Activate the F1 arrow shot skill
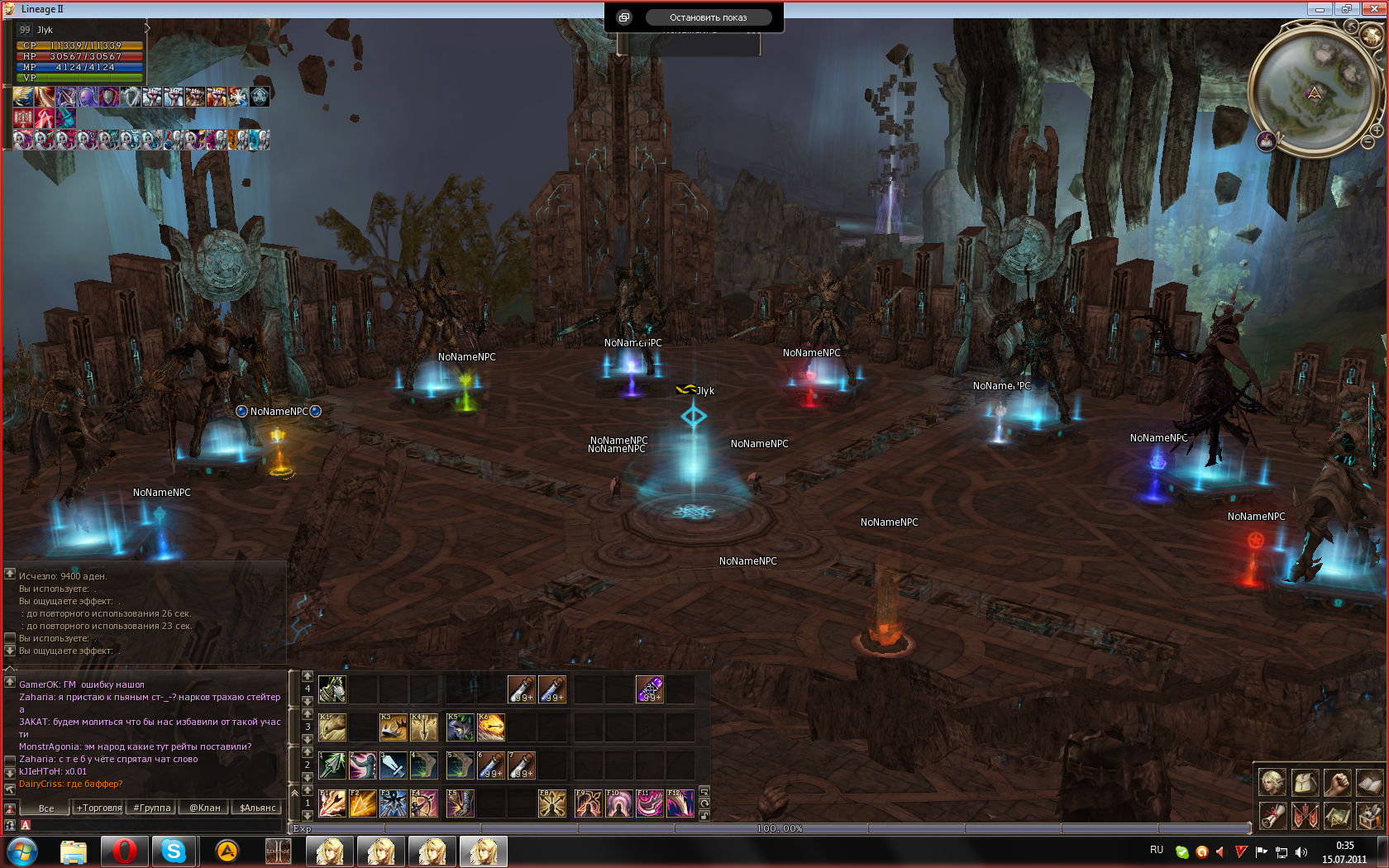 pos(332,803)
